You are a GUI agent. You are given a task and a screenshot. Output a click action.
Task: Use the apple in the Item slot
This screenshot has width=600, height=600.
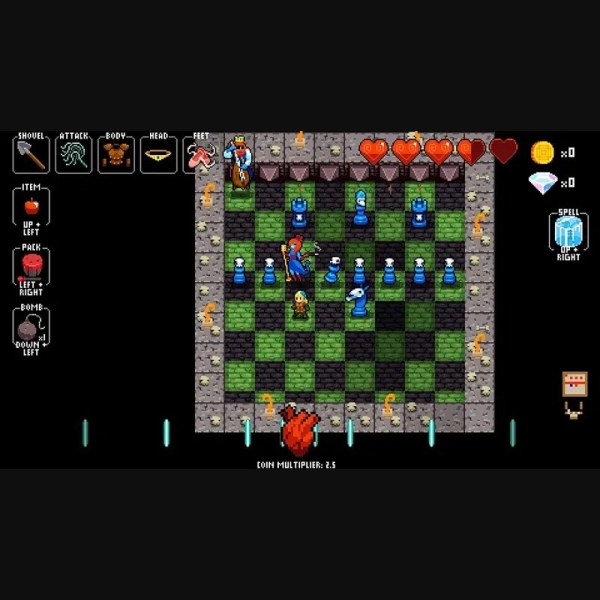[31, 206]
